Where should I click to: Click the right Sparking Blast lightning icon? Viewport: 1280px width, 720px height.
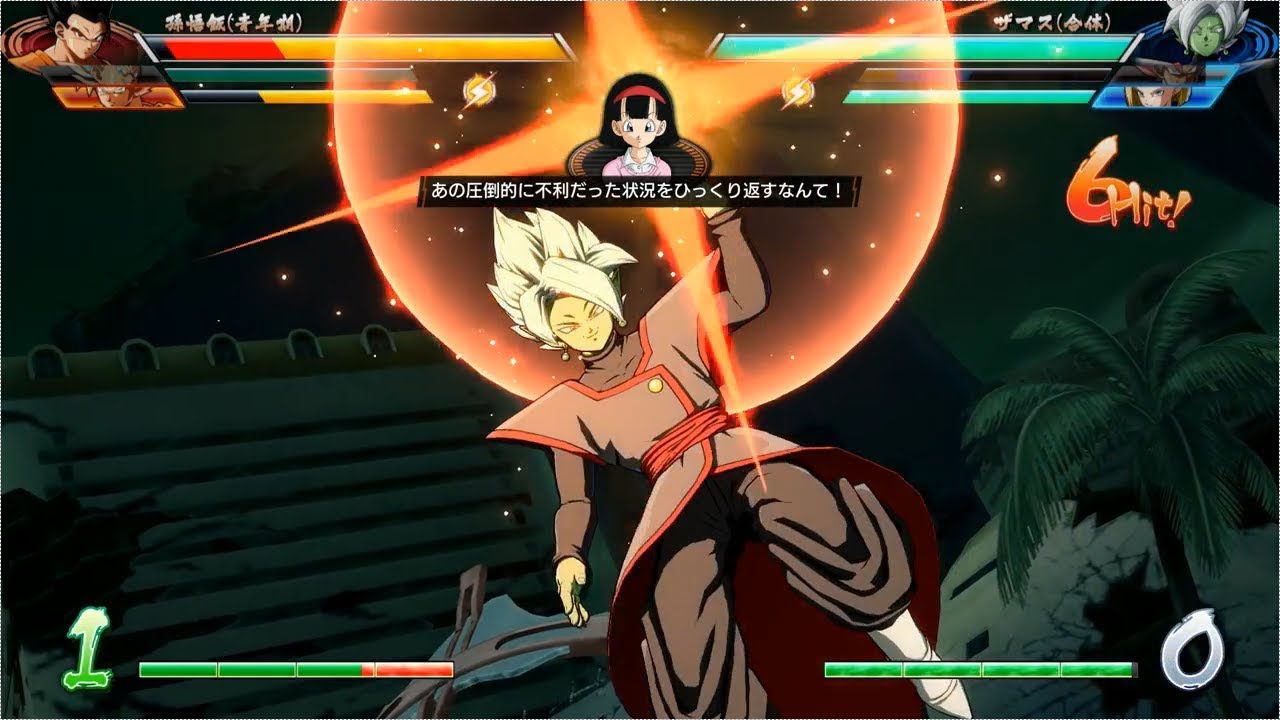pyautogui.click(x=795, y=89)
